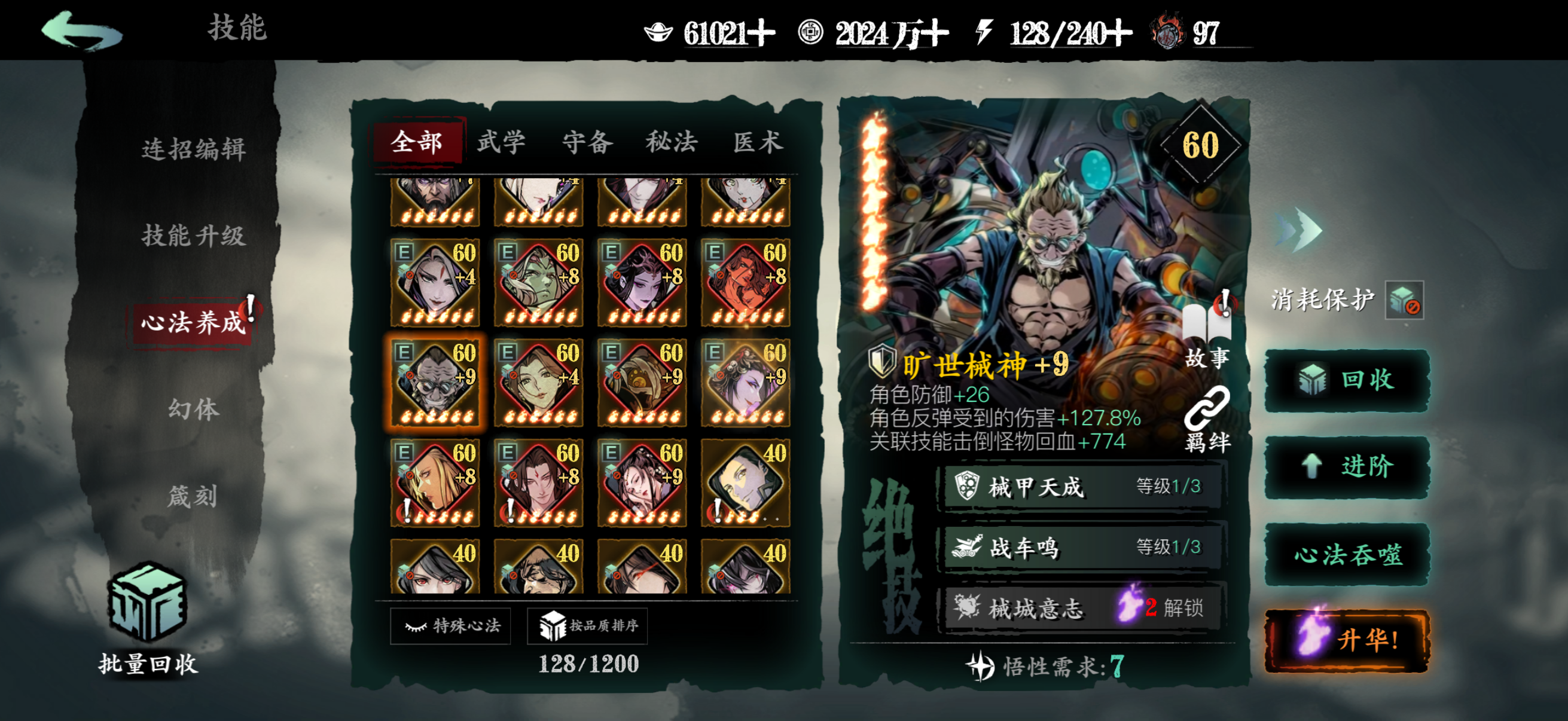Open 按品质排序 sorting options
1568x721 pixels.
(x=587, y=626)
